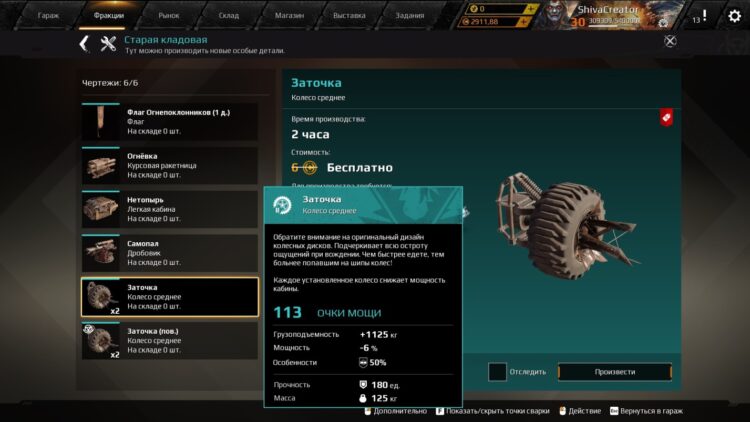Click Произвести to craft the part
This screenshot has width=750, height=422.
pos(614,372)
